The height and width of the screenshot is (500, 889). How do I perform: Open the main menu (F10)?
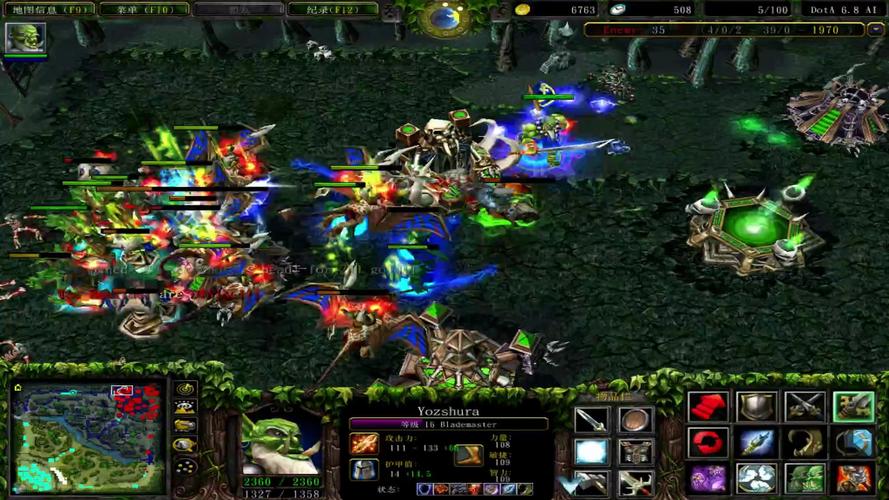tap(141, 9)
